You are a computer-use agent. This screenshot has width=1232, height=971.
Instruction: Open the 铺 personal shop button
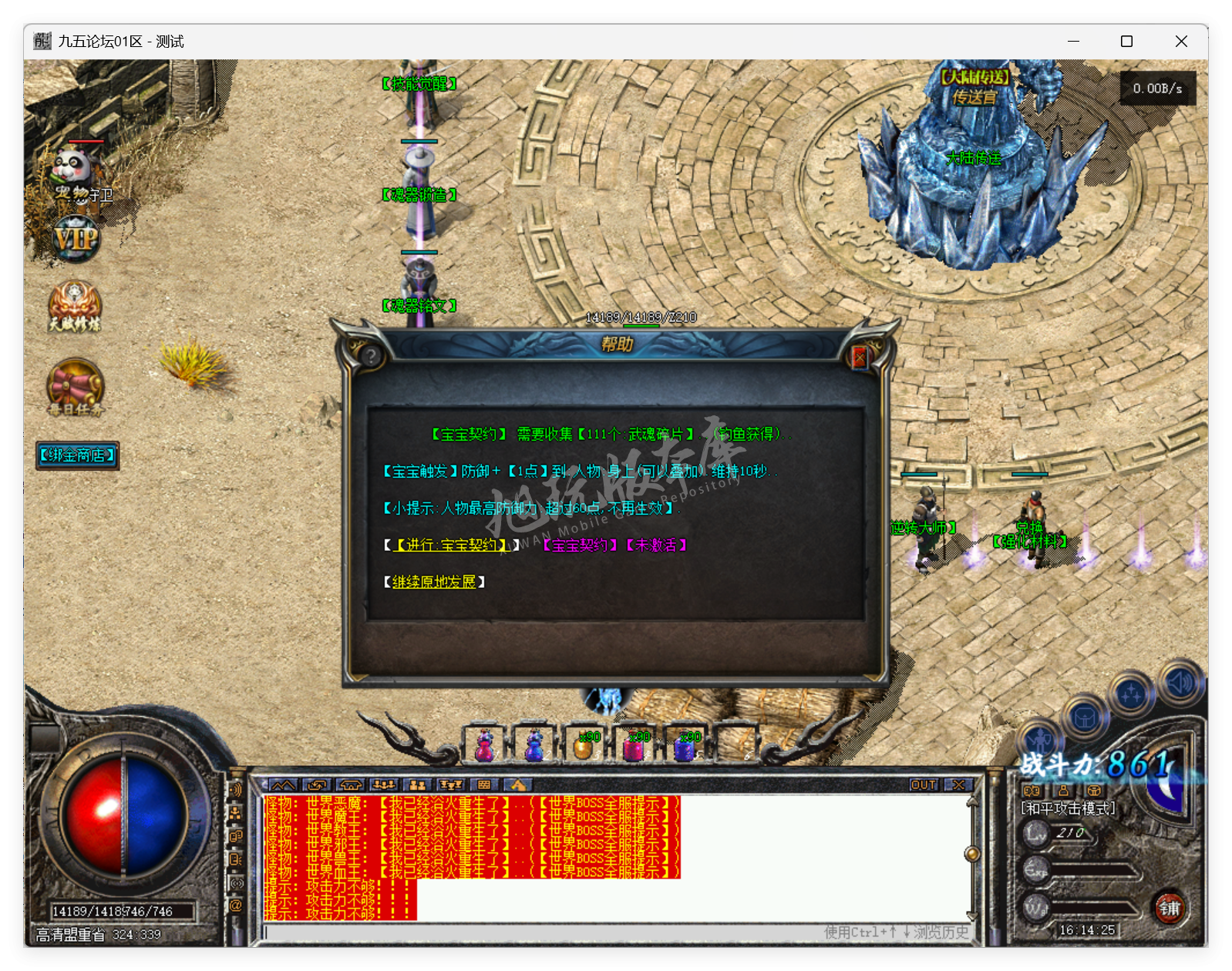coord(1169,907)
